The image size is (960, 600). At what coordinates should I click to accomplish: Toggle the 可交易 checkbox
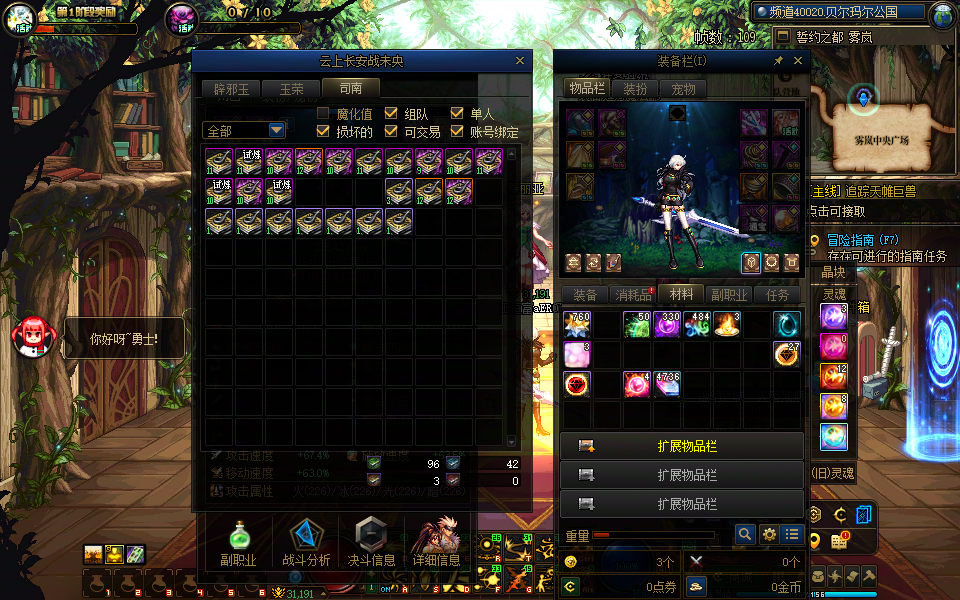pos(392,131)
